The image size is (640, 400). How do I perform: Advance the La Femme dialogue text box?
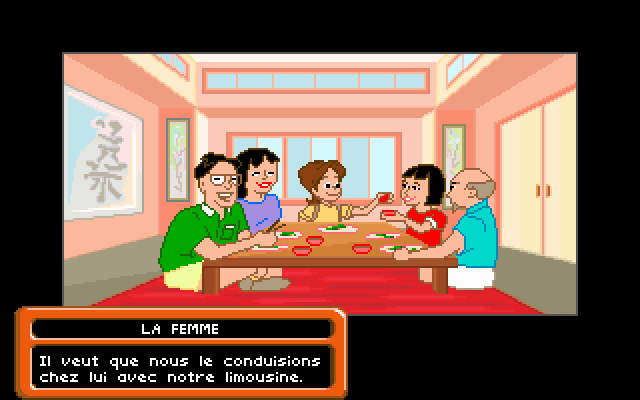click(x=180, y=368)
